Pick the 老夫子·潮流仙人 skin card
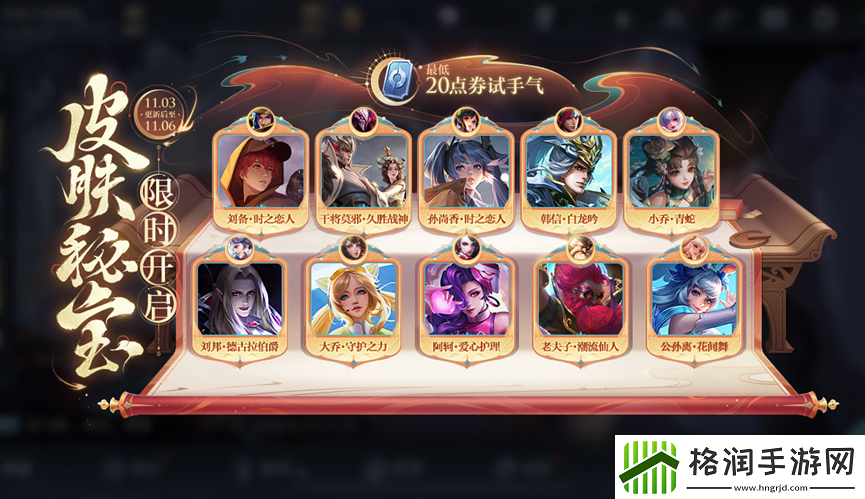865x499 pixels. click(578, 298)
